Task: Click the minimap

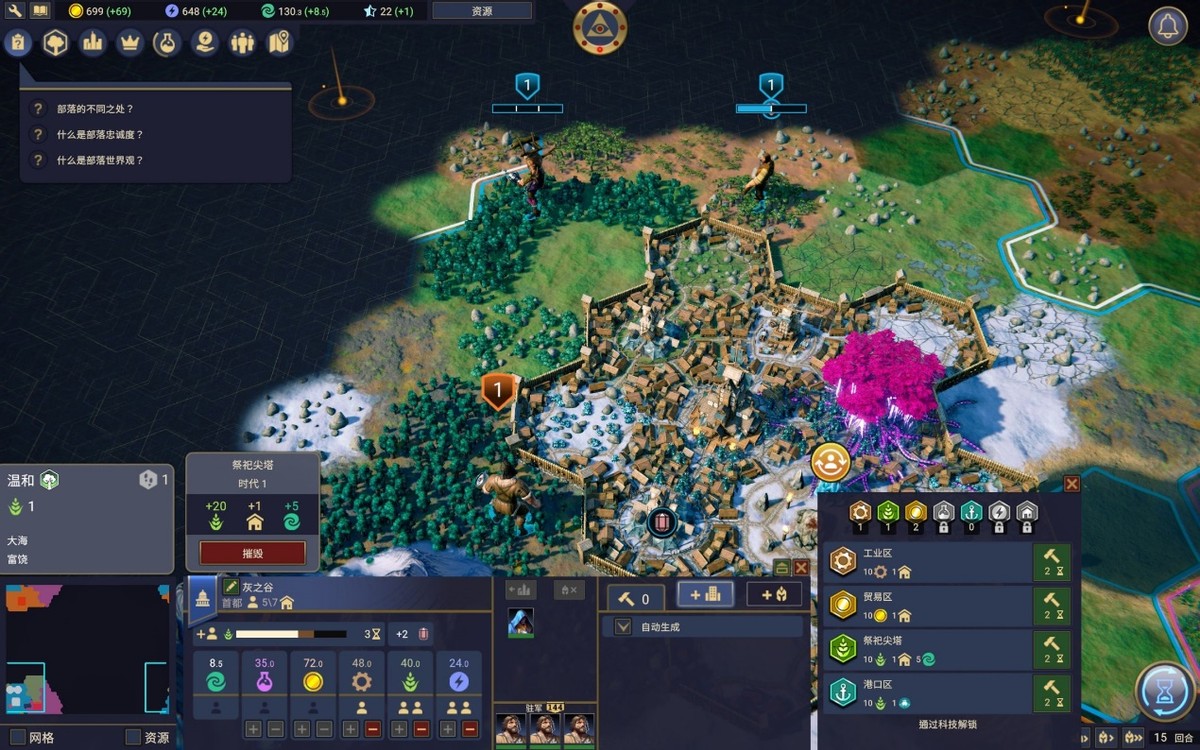Action: point(85,649)
